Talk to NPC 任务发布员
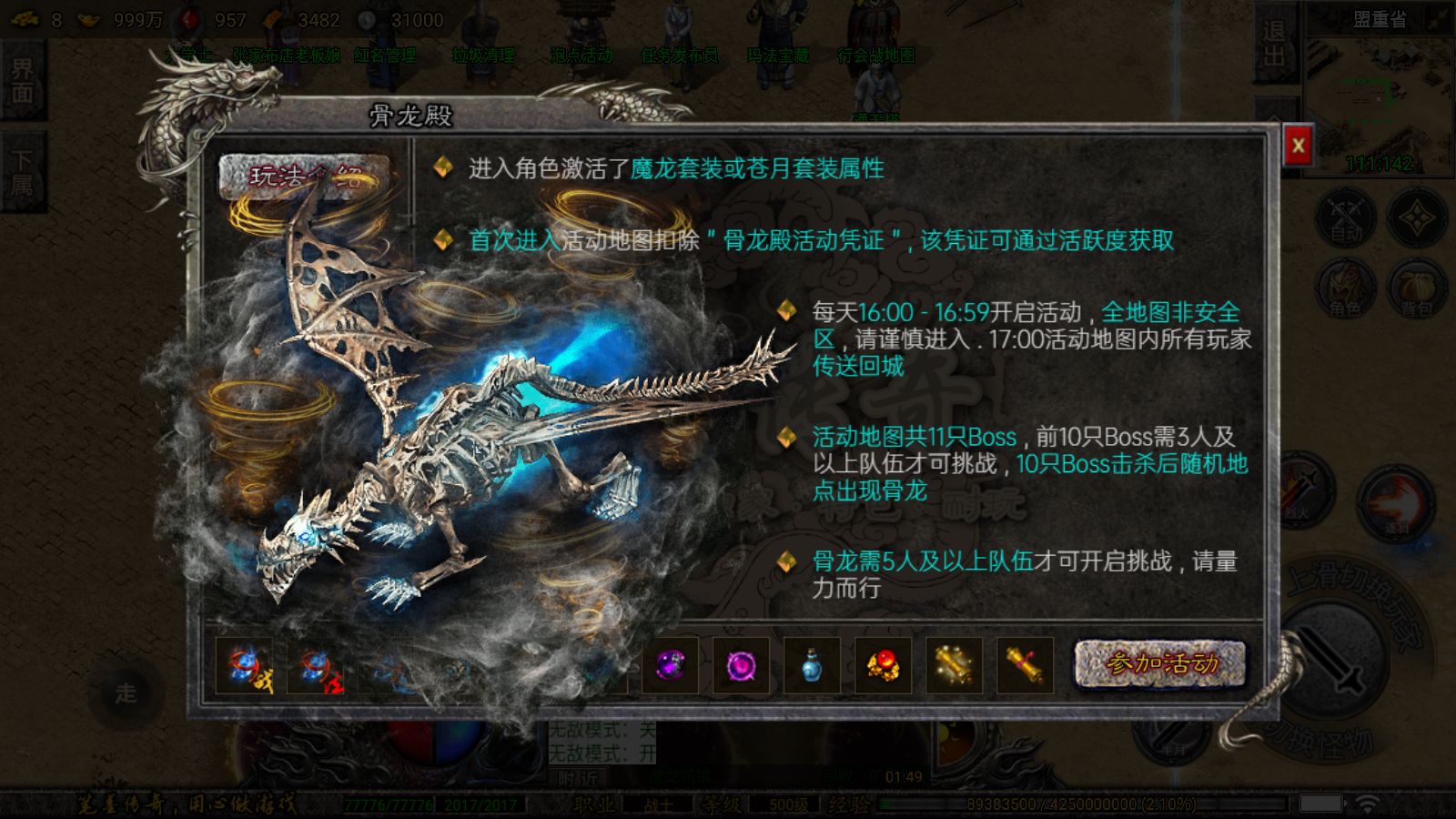This screenshot has width=1456, height=819. (x=679, y=55)
